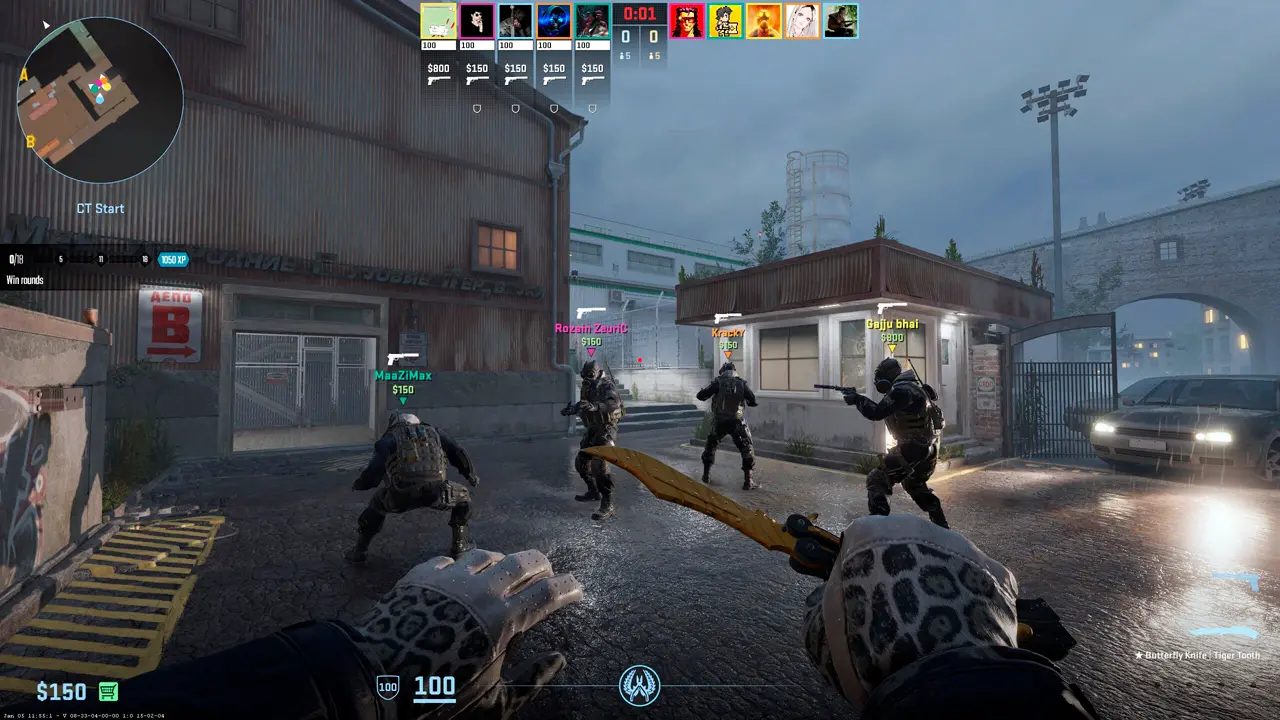
Task: Click the counter-terrorist team emblem at bottom center
Action: [x=639, y=686]
